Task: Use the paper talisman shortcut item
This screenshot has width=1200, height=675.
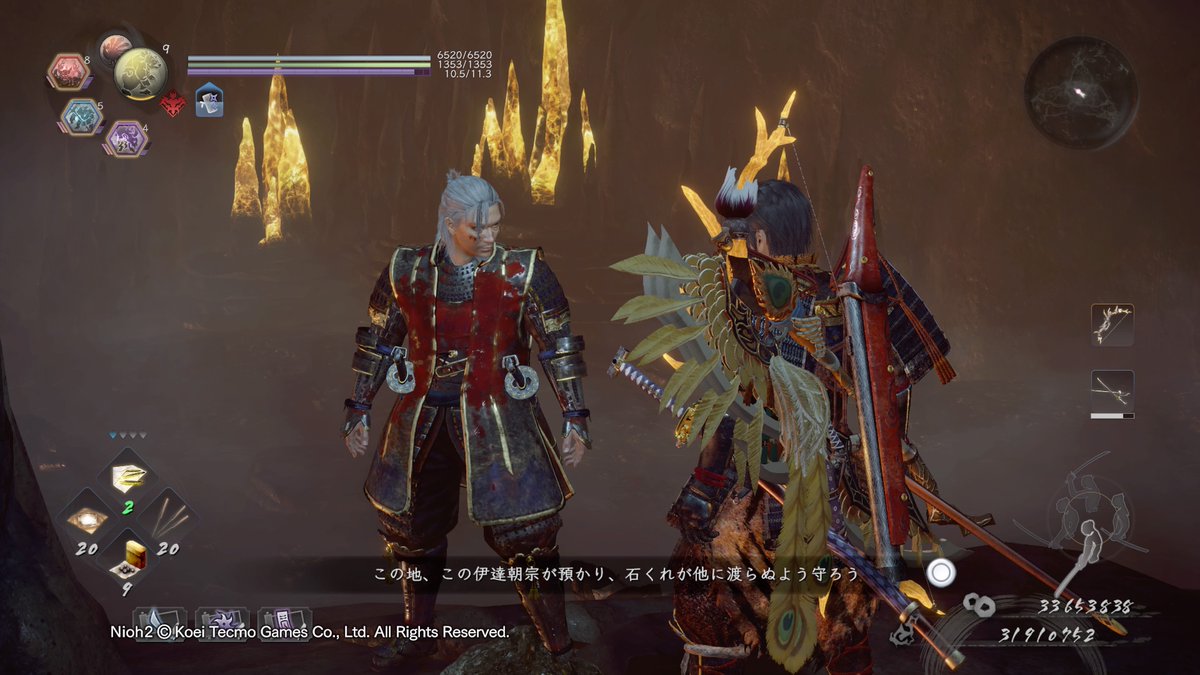Action: coord(127,477)
